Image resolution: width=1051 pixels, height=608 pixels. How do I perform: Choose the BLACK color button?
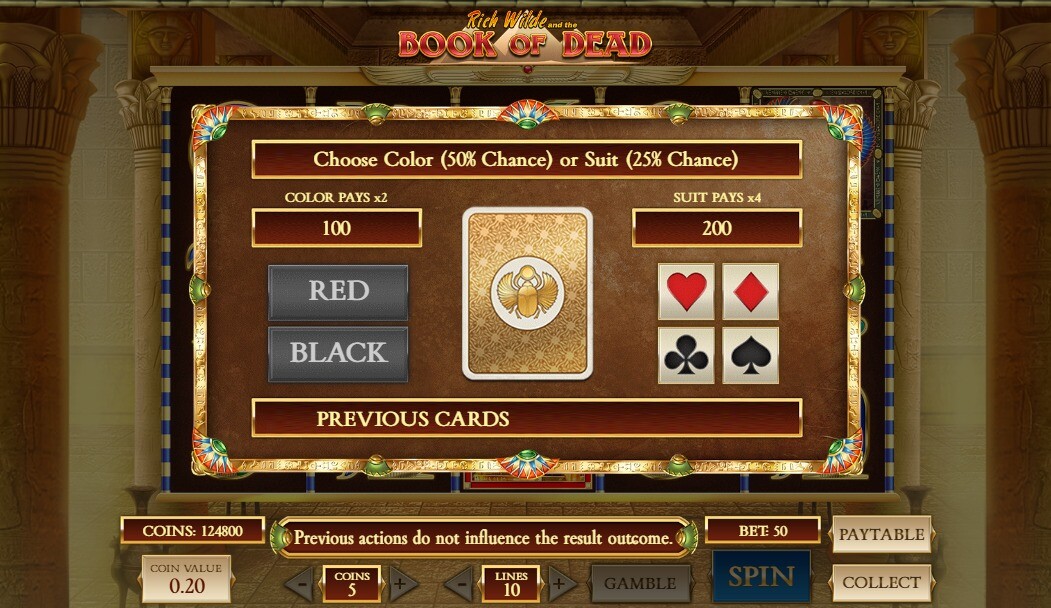338,353
